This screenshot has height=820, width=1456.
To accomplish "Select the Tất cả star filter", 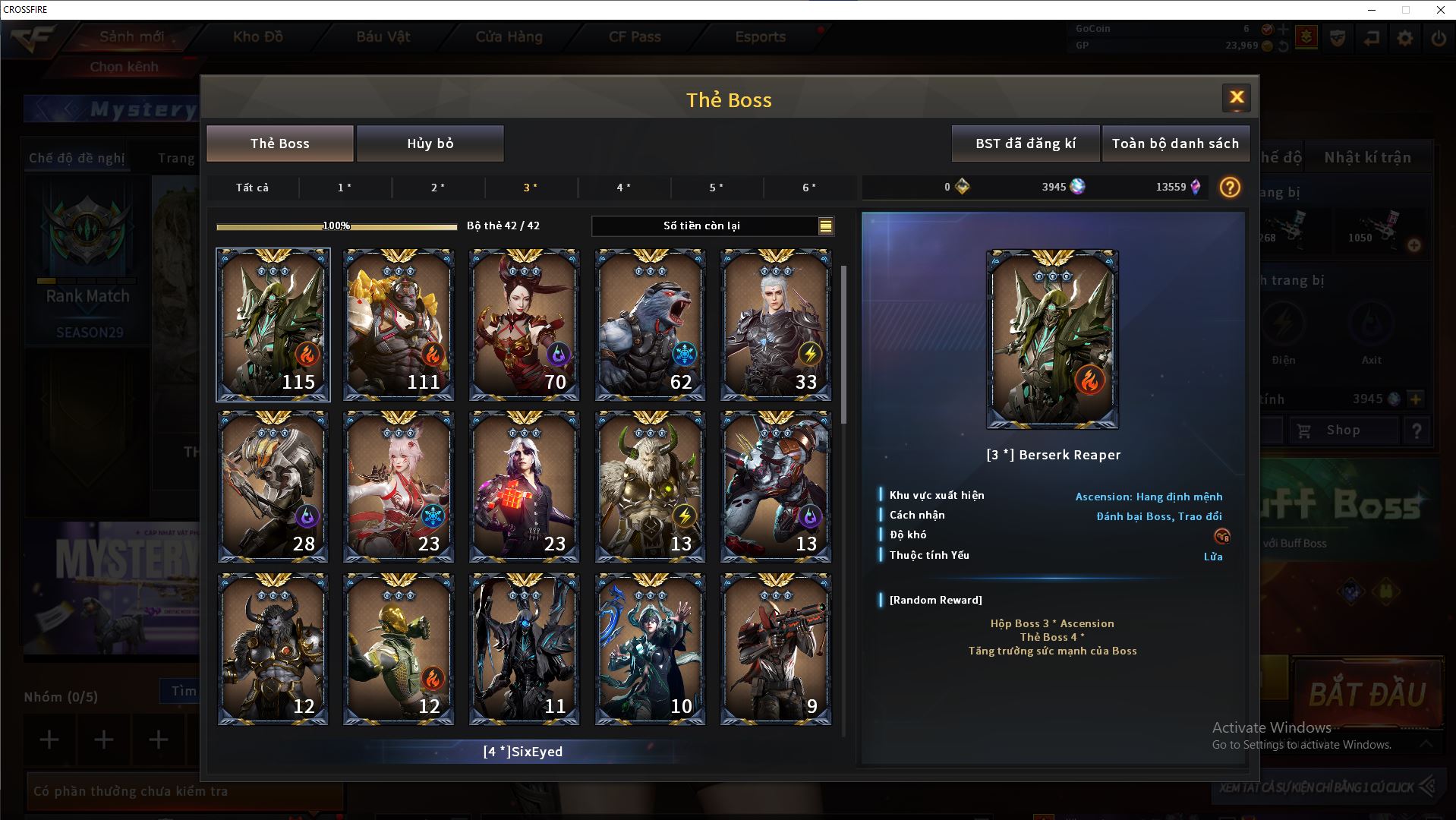I will pos(252,188).
